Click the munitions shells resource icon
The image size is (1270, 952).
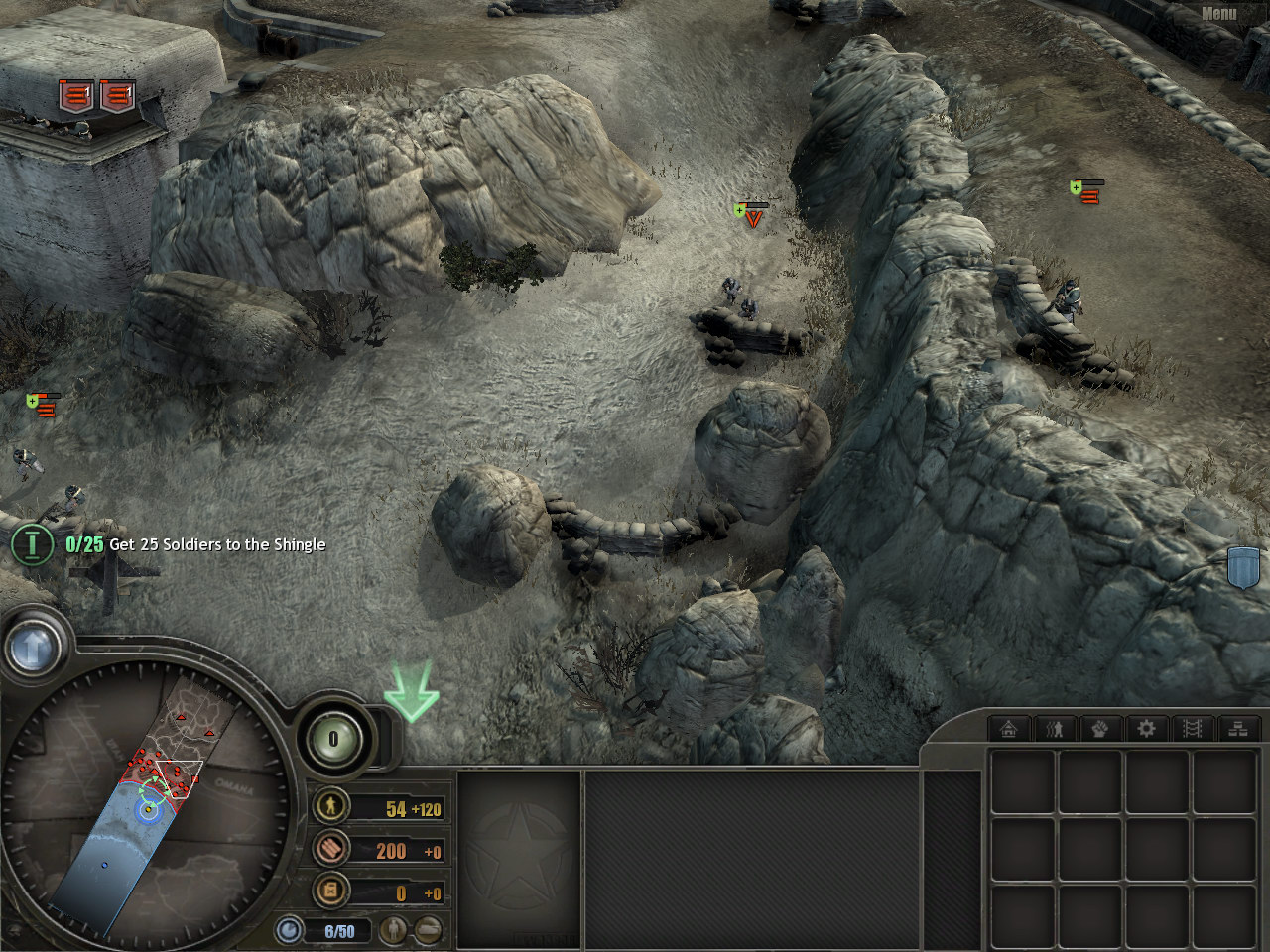(330, 848)
